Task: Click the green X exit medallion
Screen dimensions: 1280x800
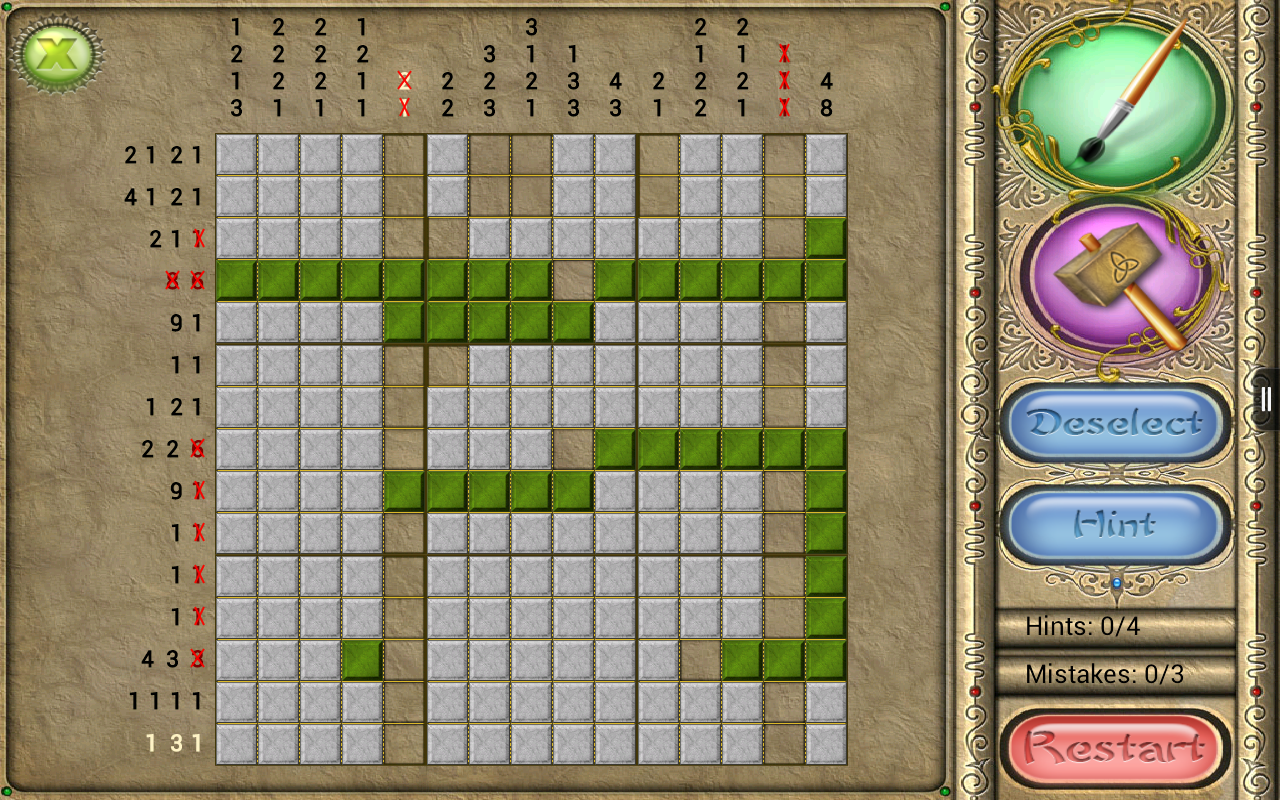Action: (57, 55)
